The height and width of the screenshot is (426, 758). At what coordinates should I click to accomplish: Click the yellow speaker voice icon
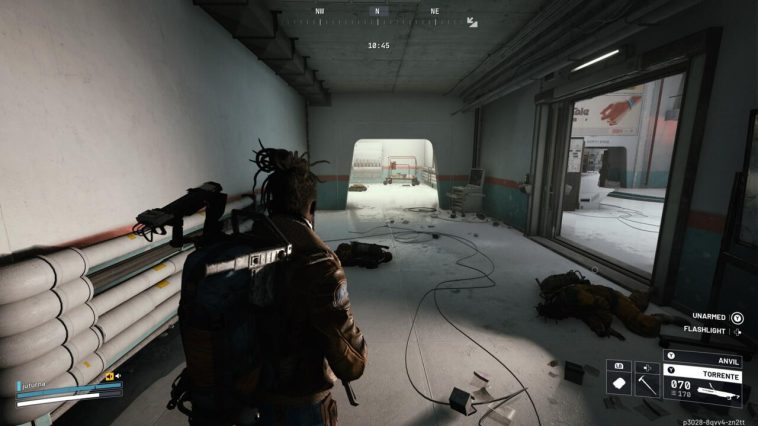pos(110,377)
